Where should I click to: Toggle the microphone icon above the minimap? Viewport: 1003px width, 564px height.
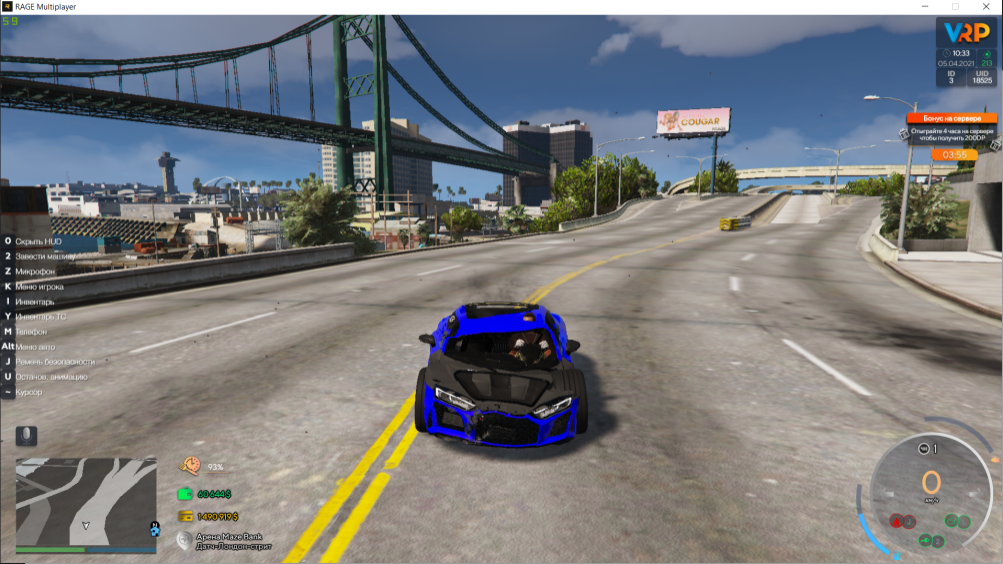pyautogui.click(x=27, y=436)
